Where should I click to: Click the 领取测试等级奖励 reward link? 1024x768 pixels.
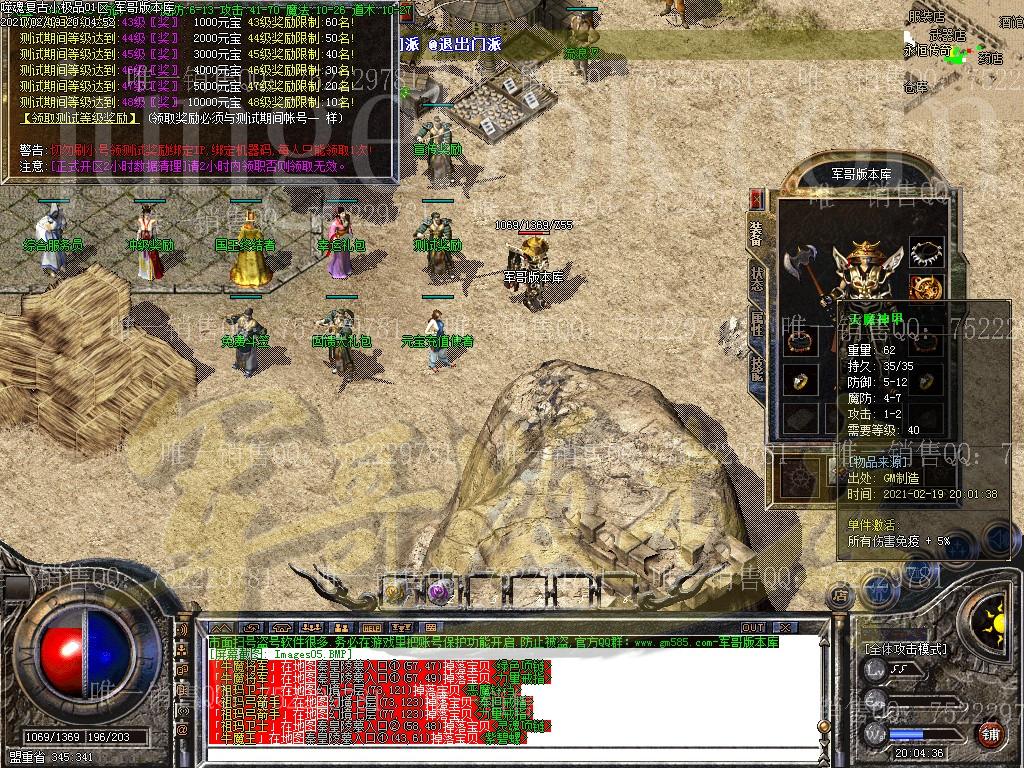(80, 117)
